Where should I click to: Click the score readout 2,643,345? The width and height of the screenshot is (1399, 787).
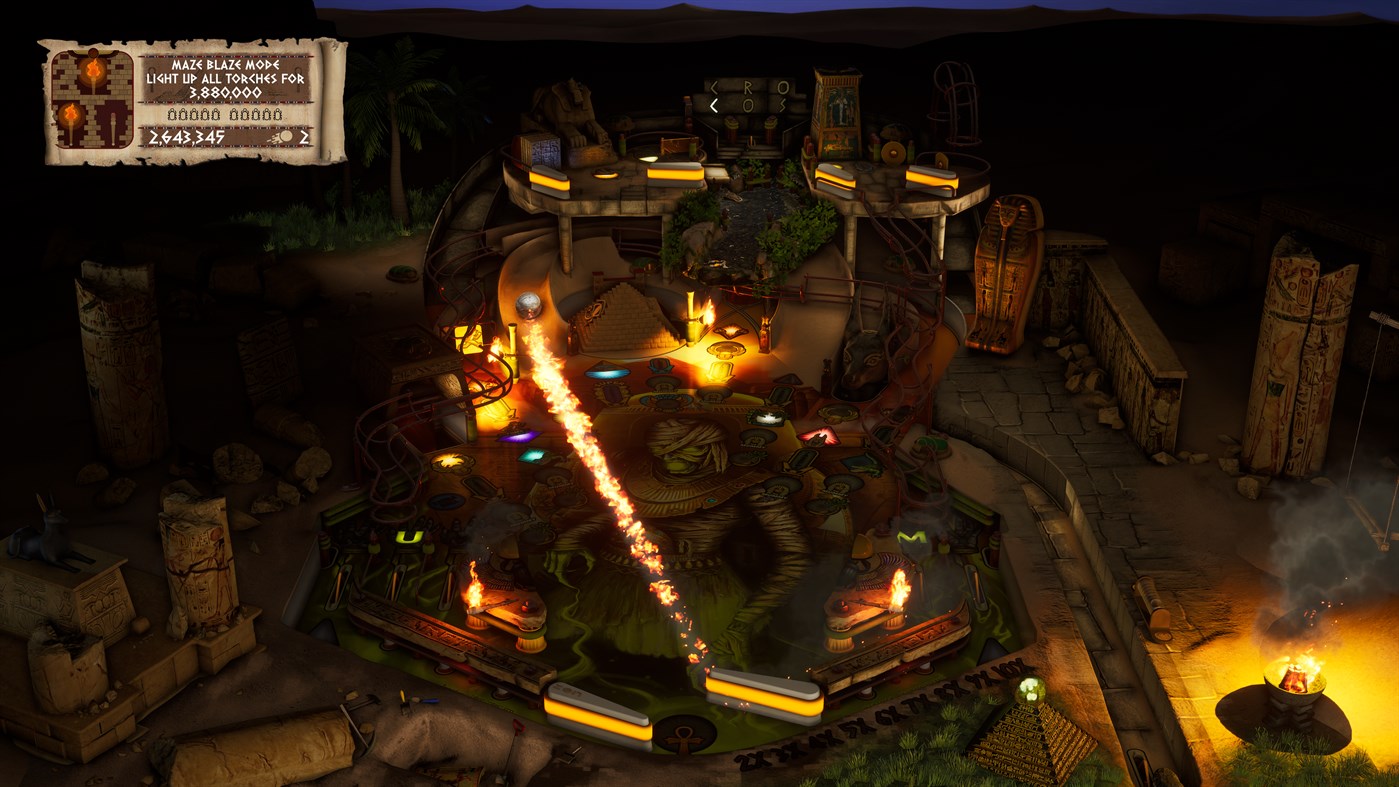pos(185,136)
